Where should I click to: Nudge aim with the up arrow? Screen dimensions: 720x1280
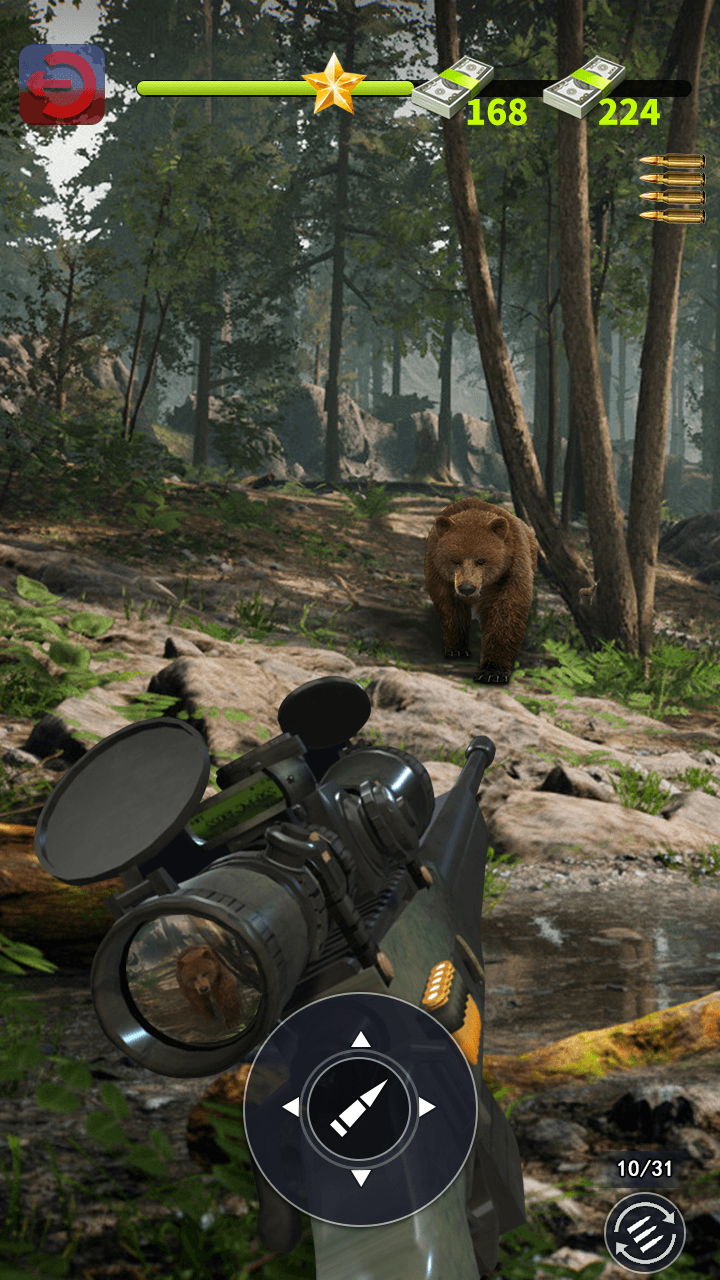[360, 1041]
